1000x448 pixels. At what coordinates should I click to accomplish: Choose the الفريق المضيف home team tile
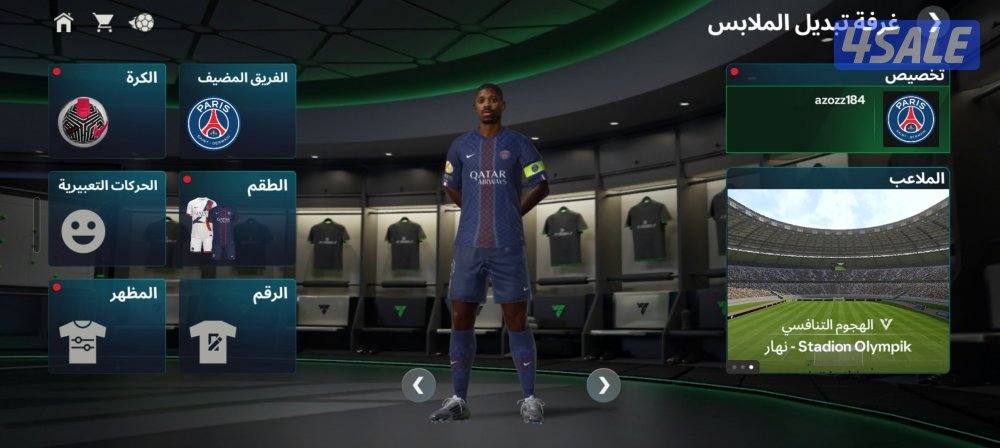237,110
